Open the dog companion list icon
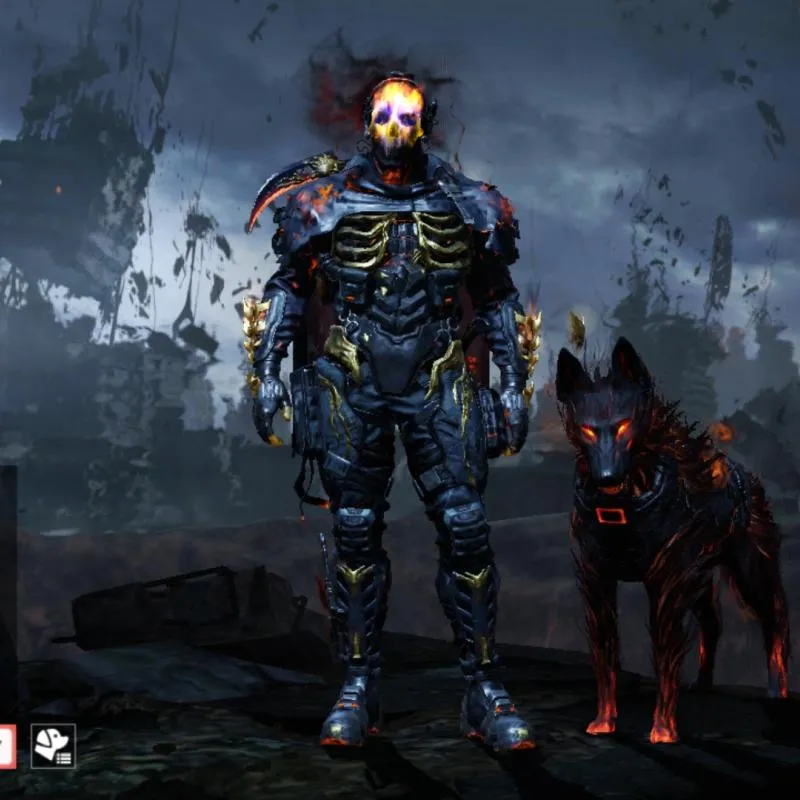This screenshot has height=800, width=800. pyautogui.click(x=53, y=745)
